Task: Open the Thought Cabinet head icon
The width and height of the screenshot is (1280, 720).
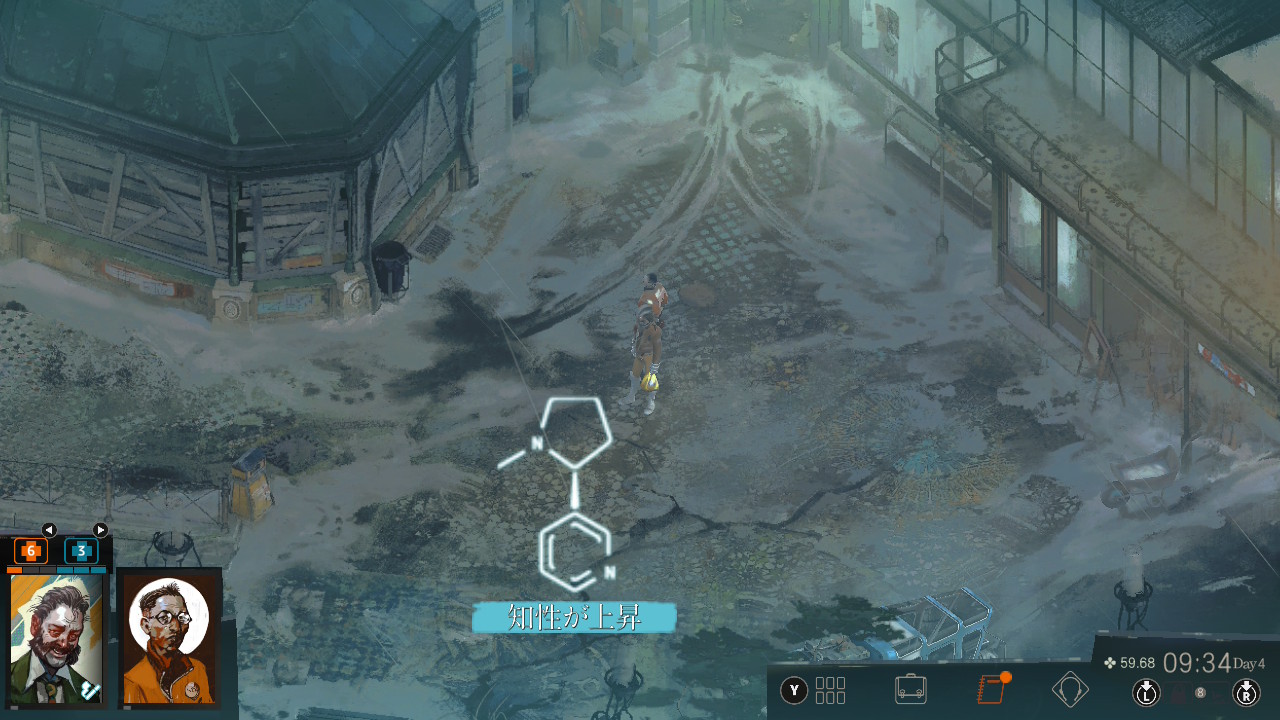Action: pos(1070,689)
